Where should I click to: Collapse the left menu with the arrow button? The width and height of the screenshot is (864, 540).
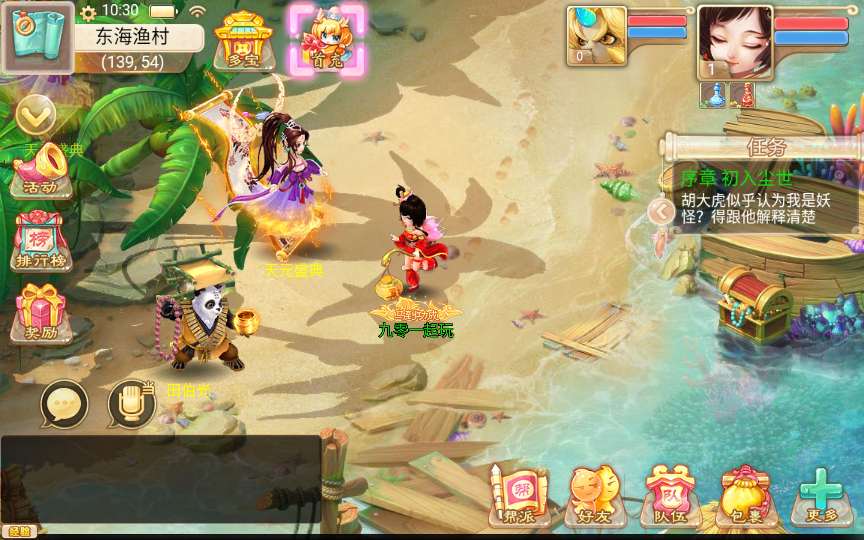point(36,116)
